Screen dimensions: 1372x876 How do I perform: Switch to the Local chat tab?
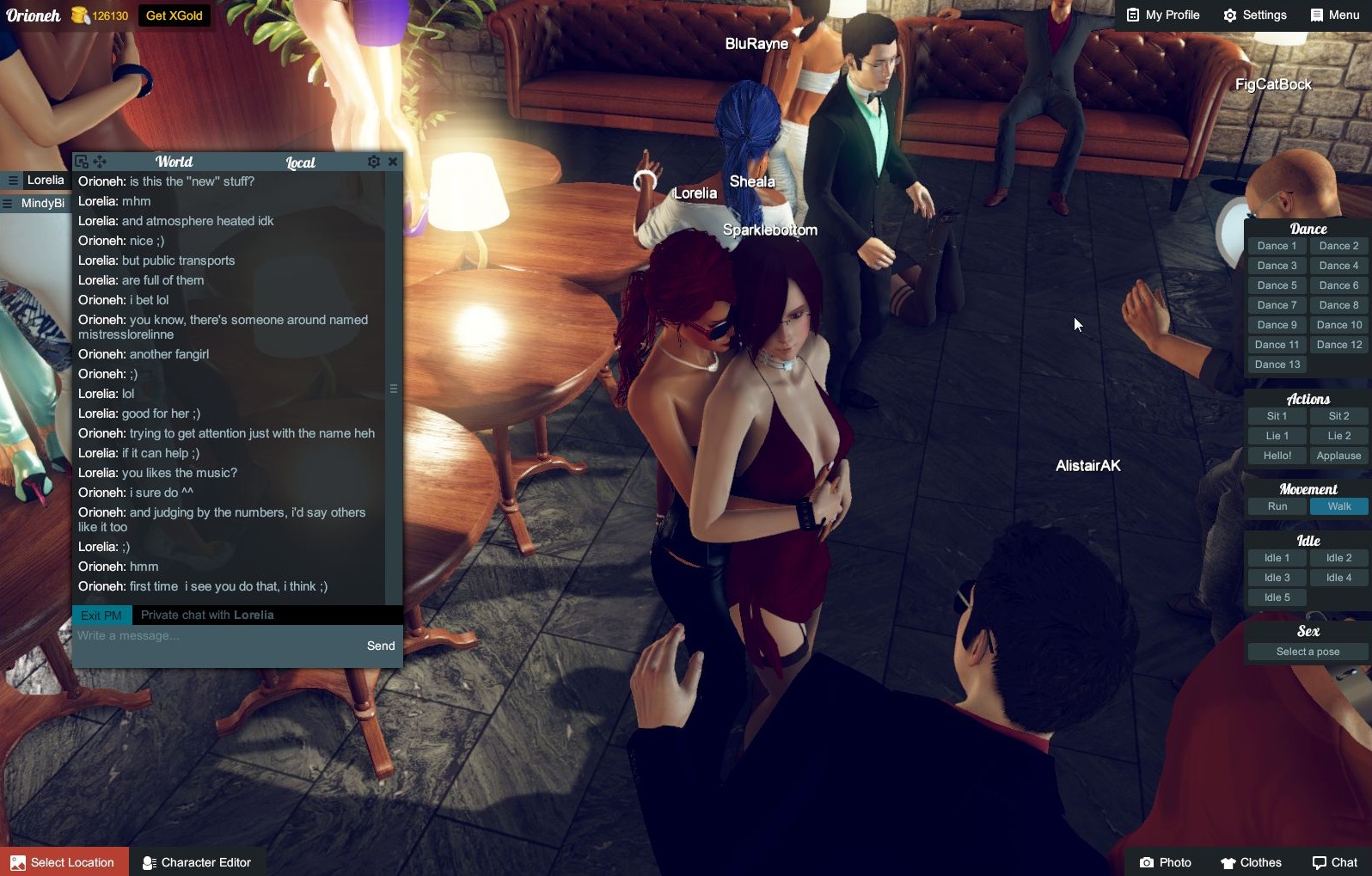[x=300, y=162]
